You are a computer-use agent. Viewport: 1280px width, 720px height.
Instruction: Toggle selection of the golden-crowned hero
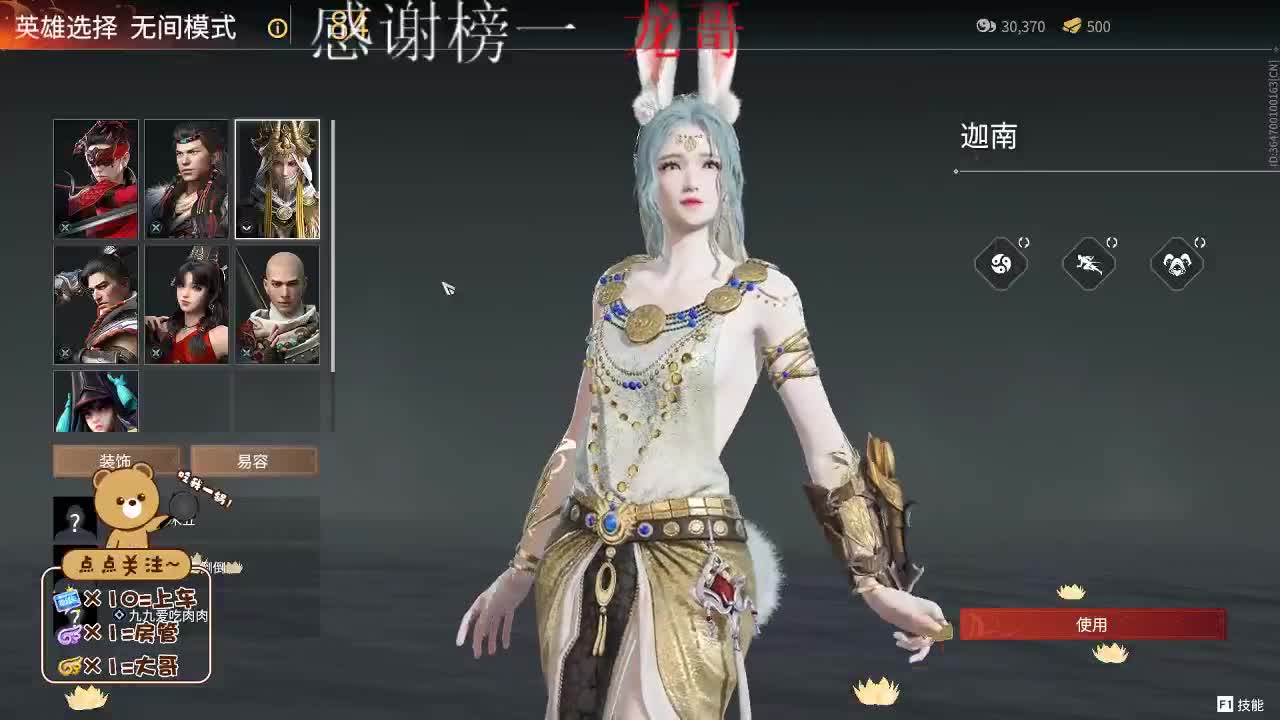tap(277, 179)
